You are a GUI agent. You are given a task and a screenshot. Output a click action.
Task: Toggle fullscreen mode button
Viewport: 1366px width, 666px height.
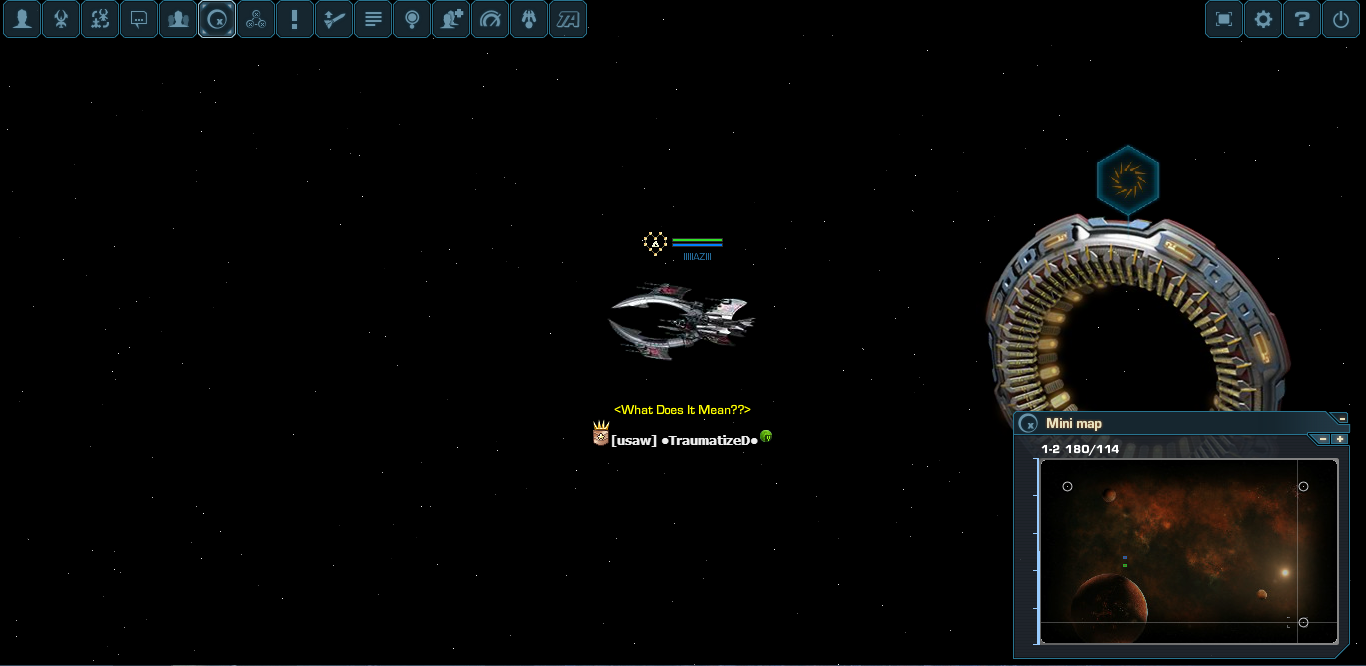click(1224, 19)
